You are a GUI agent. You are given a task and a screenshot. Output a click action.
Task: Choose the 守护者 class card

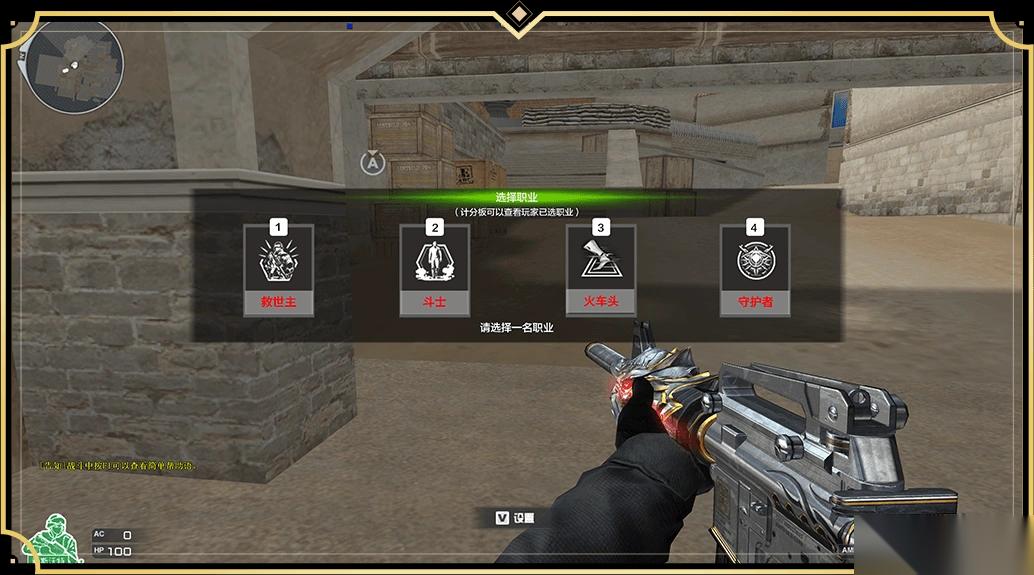755,269
